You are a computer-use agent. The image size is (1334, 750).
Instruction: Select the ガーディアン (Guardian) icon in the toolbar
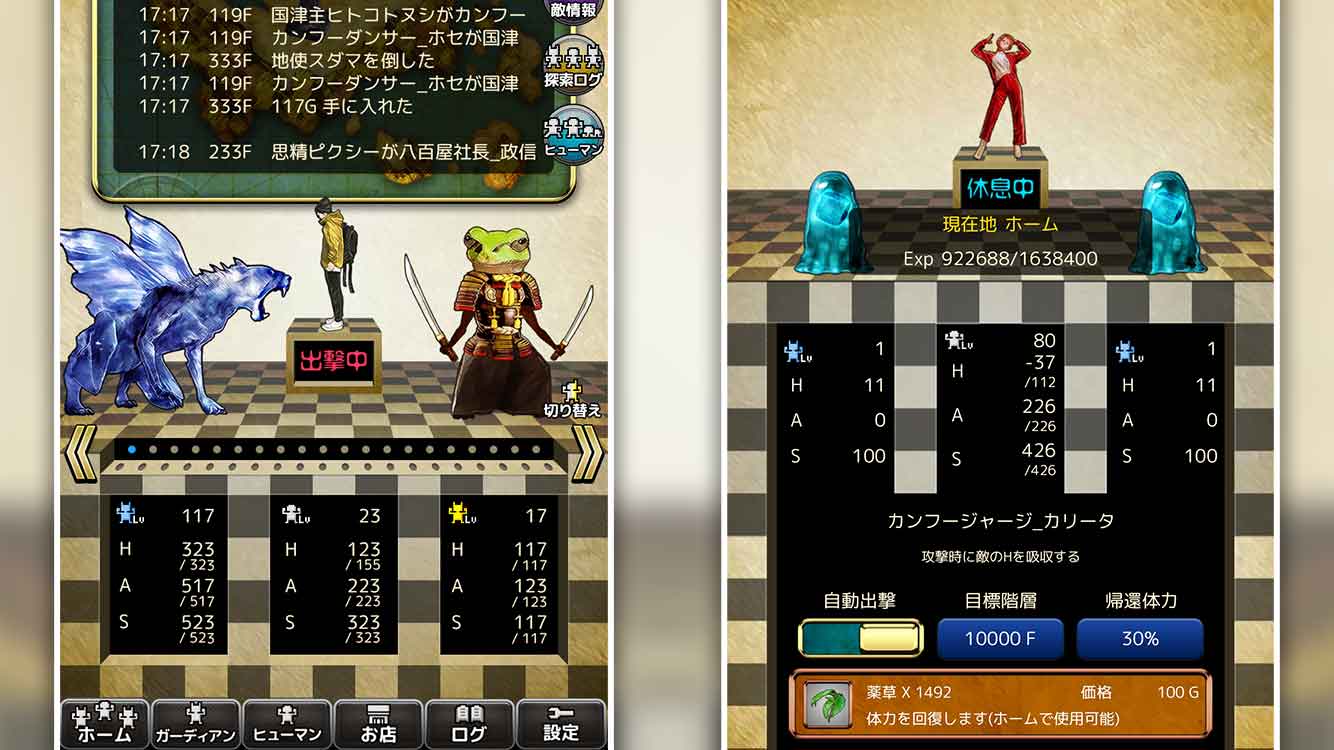(196, 725)
